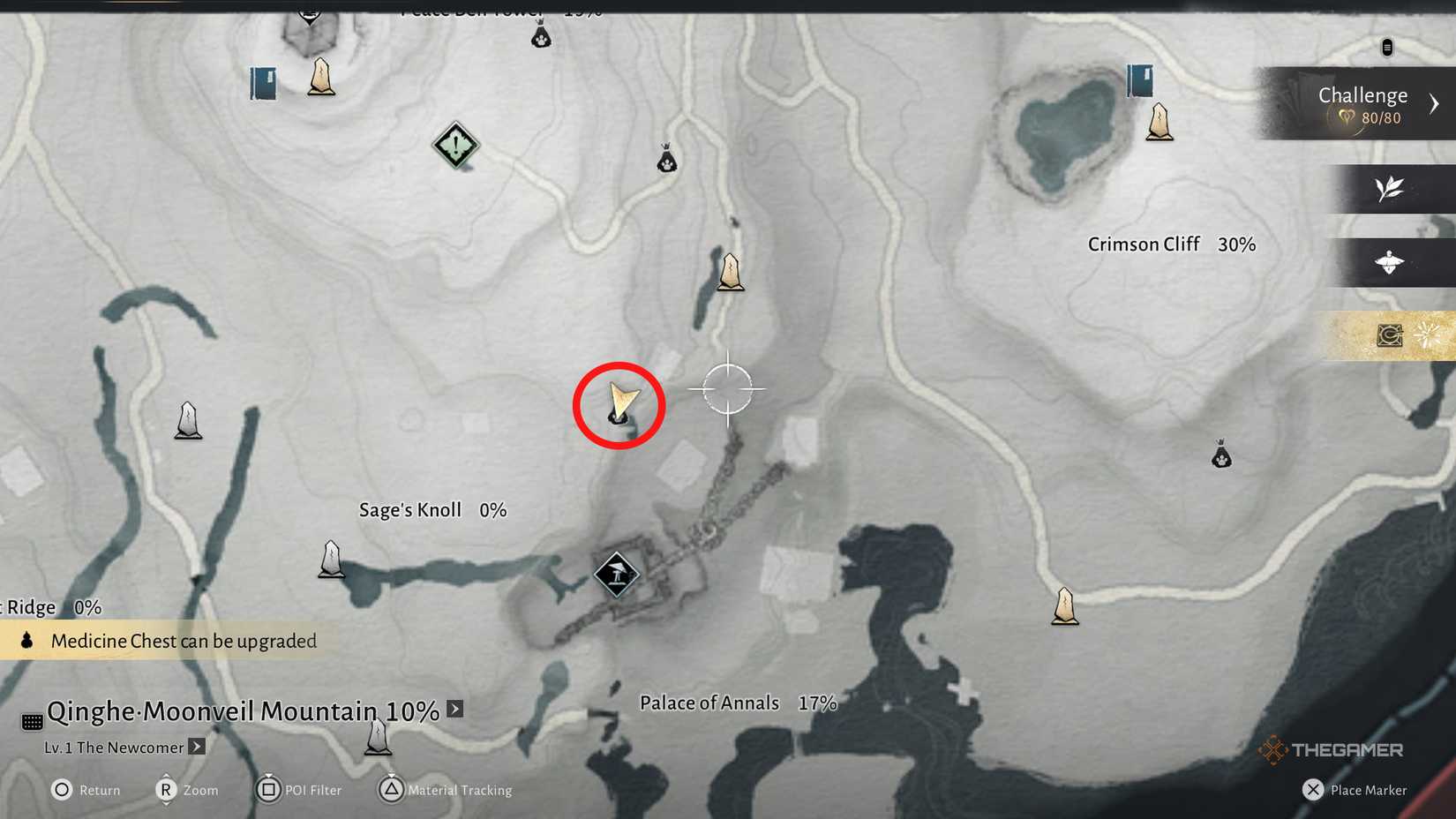This screenshot has height=819, width=1456.
Task: Click the bird icon in right sidebar
Action: (1390, 262)
